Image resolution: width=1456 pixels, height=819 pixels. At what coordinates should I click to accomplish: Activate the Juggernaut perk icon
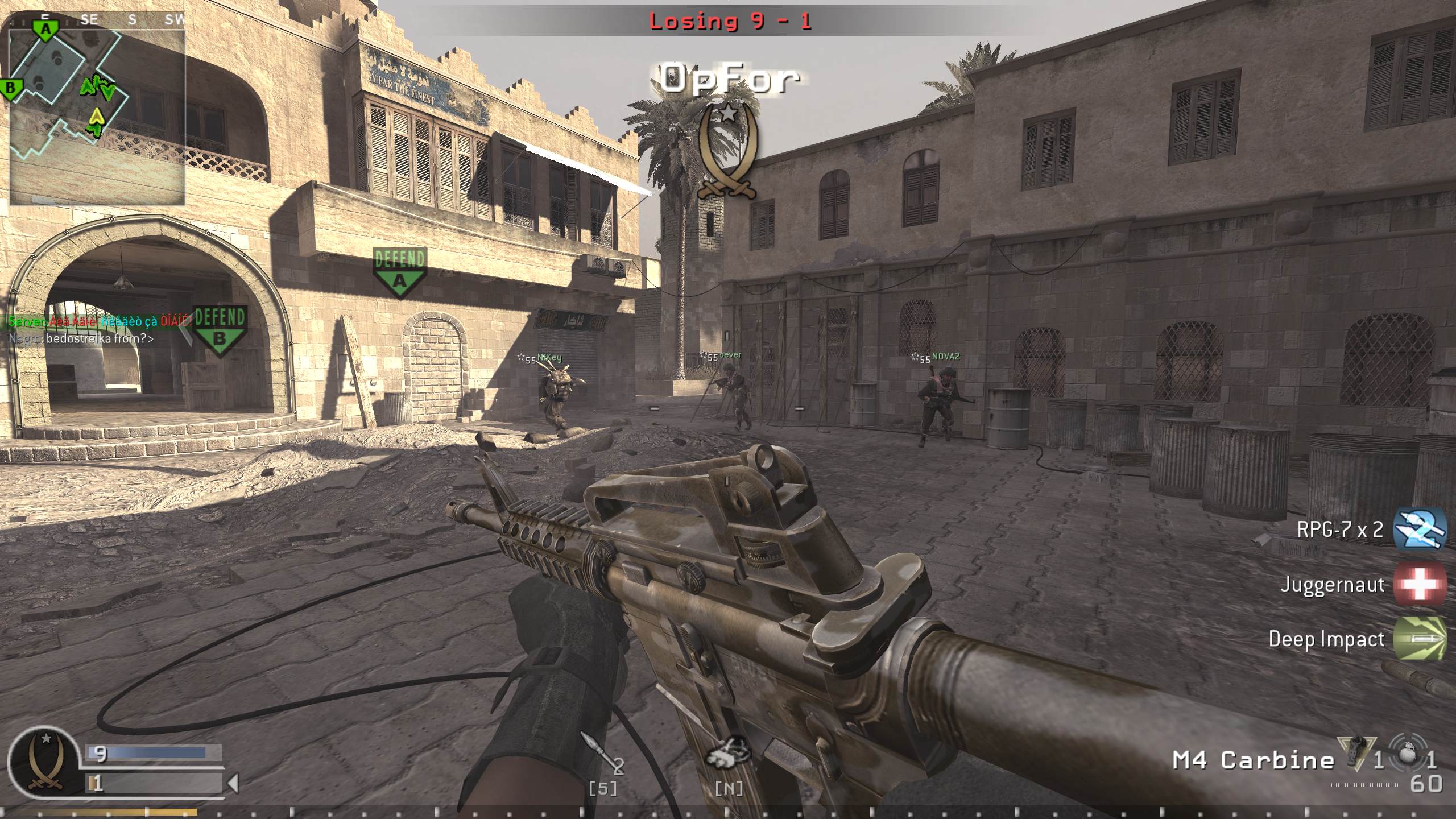pos(1420,584)
